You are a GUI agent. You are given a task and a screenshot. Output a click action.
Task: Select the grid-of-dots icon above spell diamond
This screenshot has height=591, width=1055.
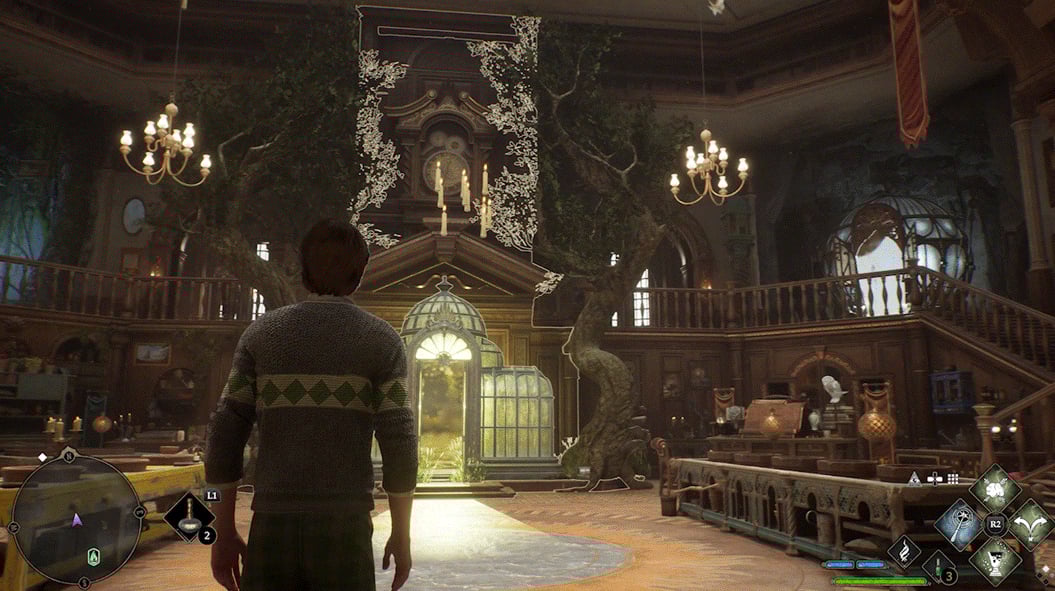[x=955, y=479]
